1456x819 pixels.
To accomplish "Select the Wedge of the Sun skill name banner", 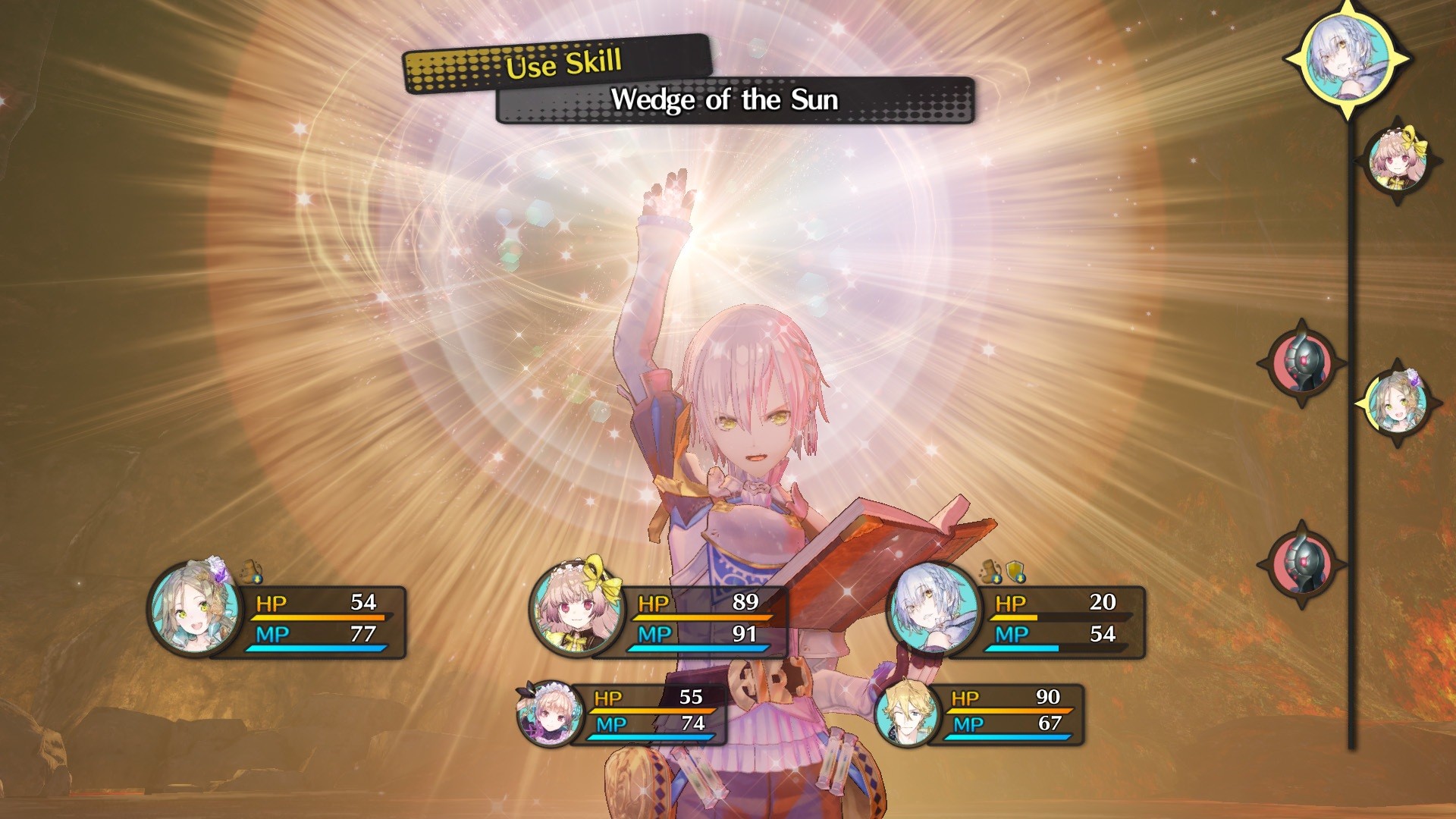I will coord(726,101).
